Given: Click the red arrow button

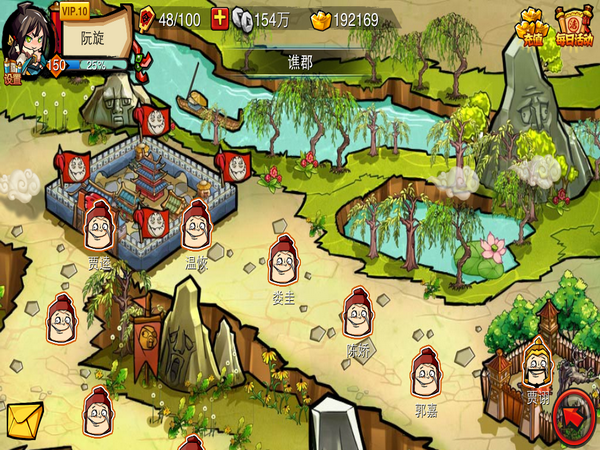Looking at the screenshot, I should [573, 413].
